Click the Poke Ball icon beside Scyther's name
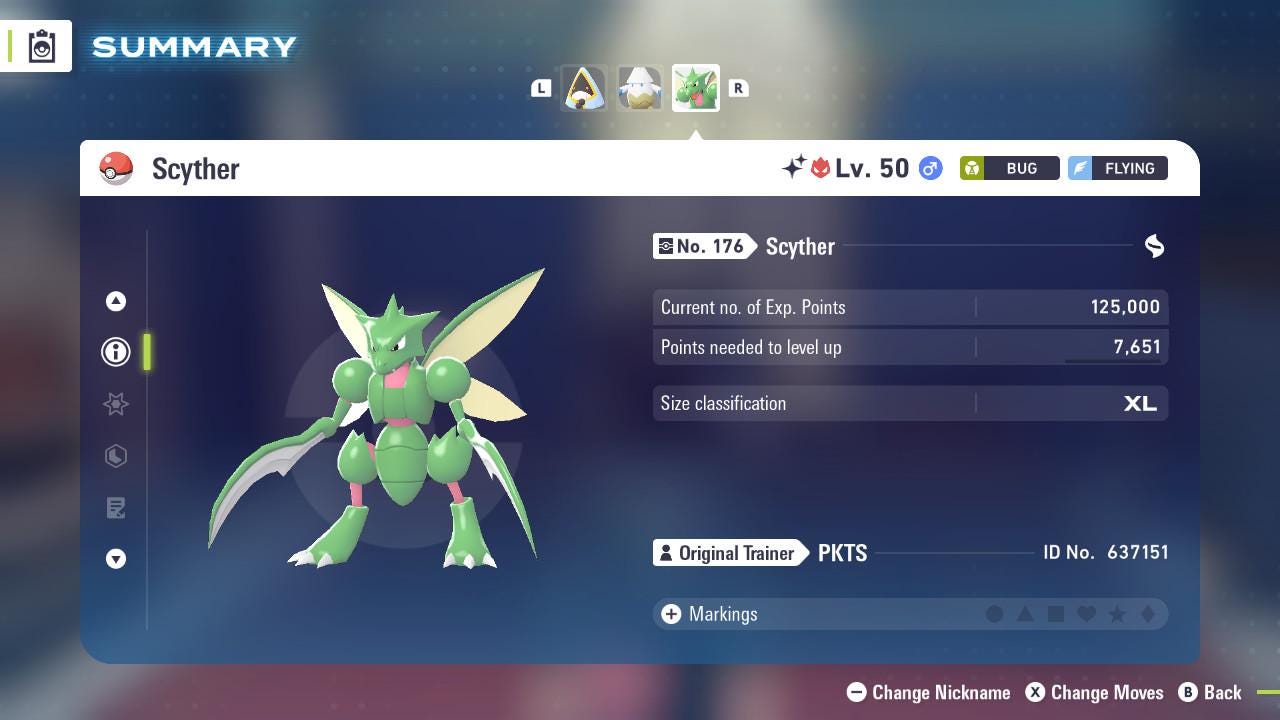Screen dimensions: 1280x720 point(115,168)
